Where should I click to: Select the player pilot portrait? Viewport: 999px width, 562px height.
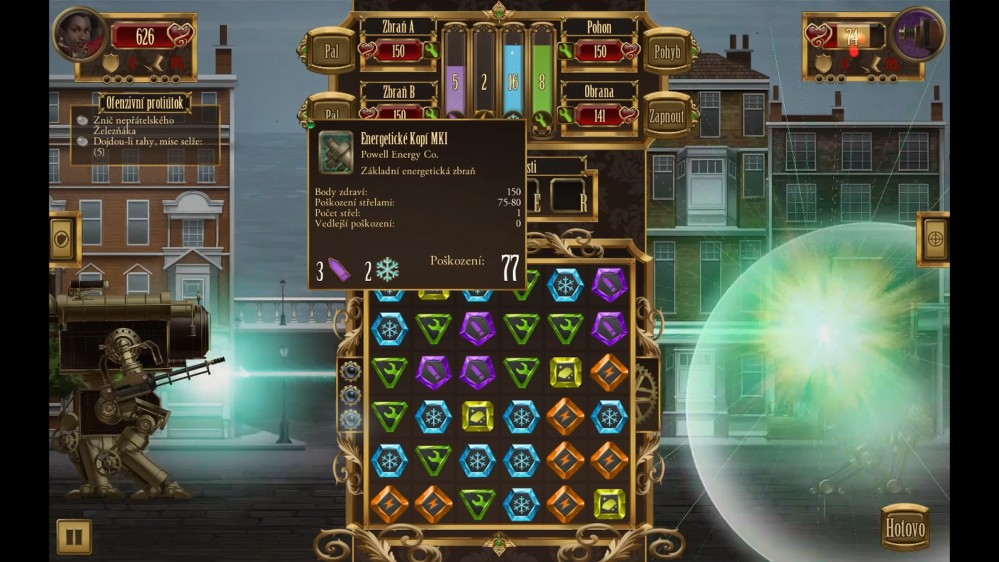(x=80, y=35)
